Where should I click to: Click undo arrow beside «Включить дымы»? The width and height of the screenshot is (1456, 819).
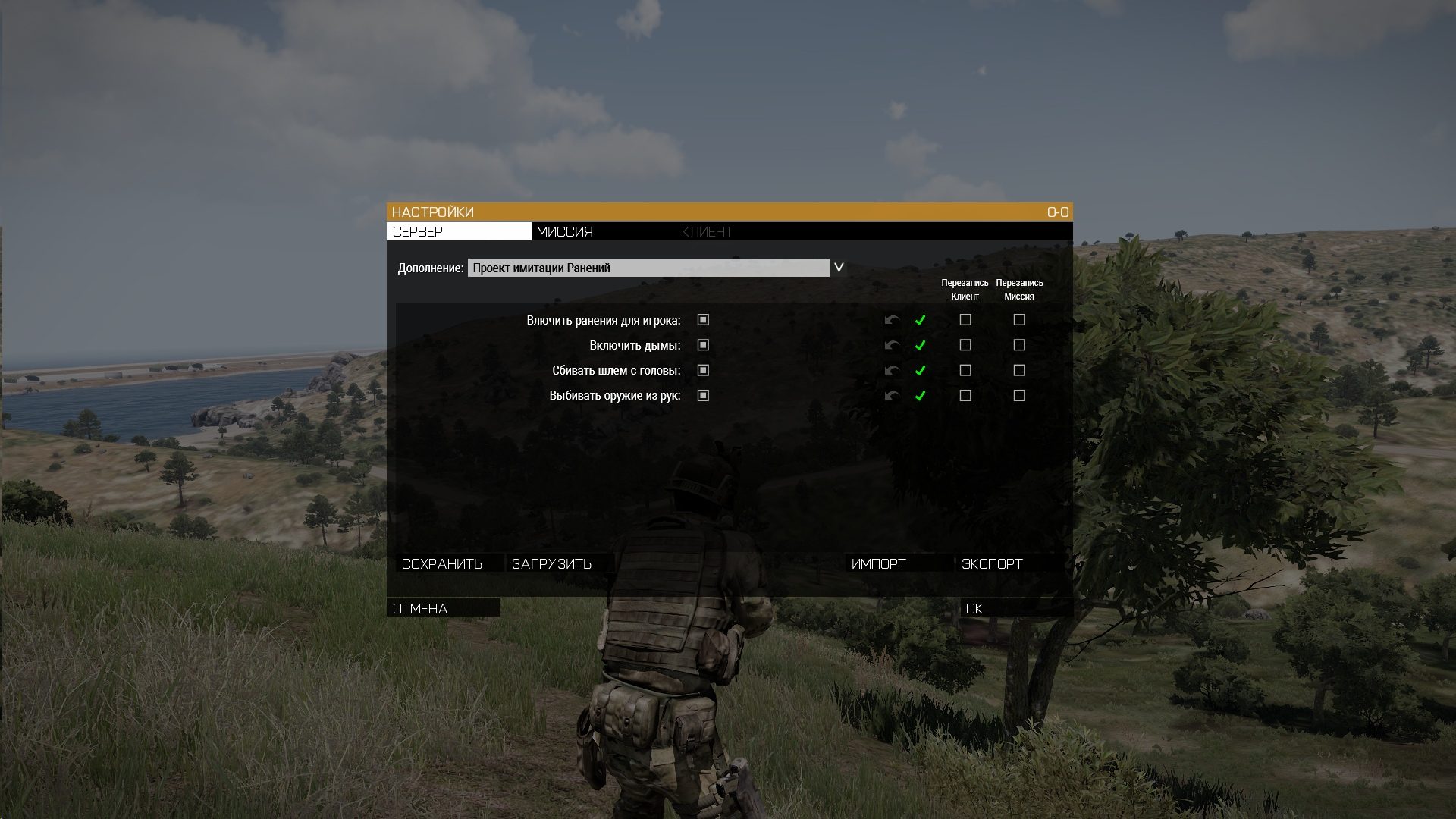coord(891,345)
